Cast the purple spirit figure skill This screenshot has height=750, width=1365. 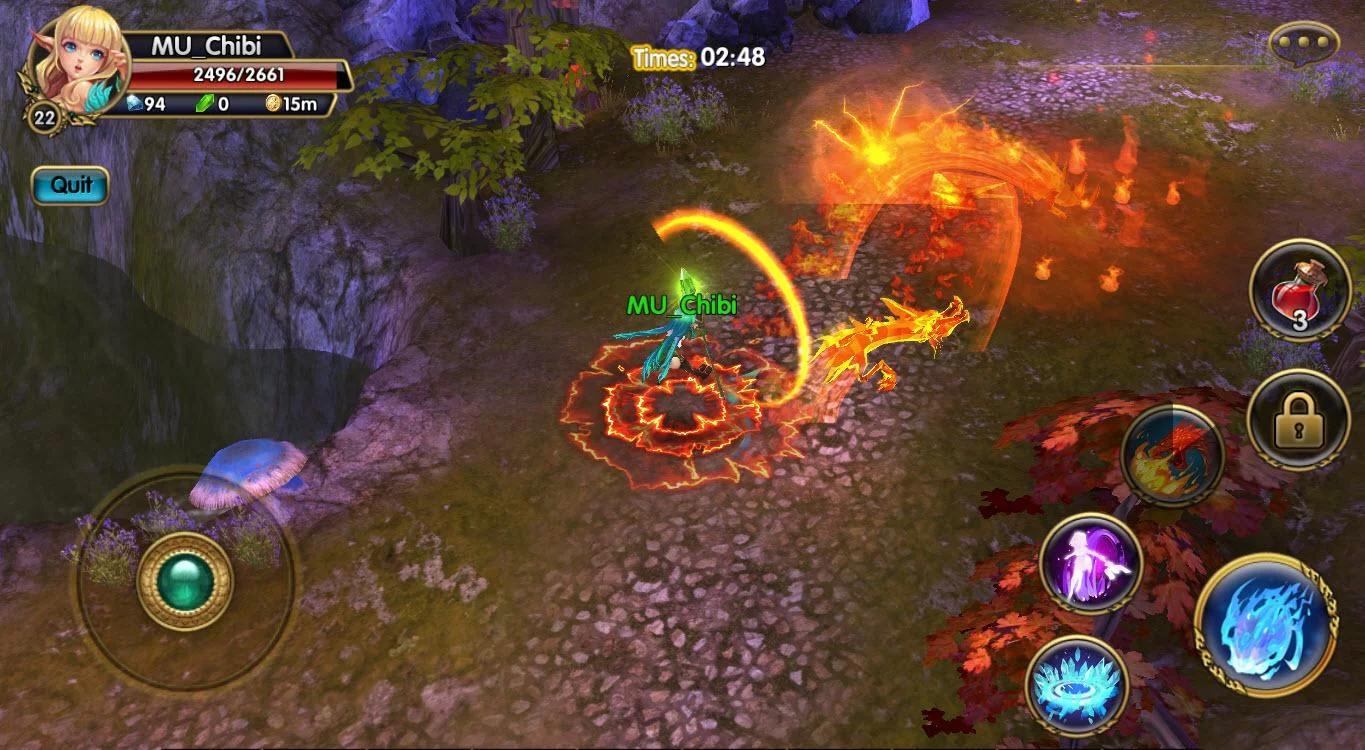pyautogui.click(x=1090, y=563)
